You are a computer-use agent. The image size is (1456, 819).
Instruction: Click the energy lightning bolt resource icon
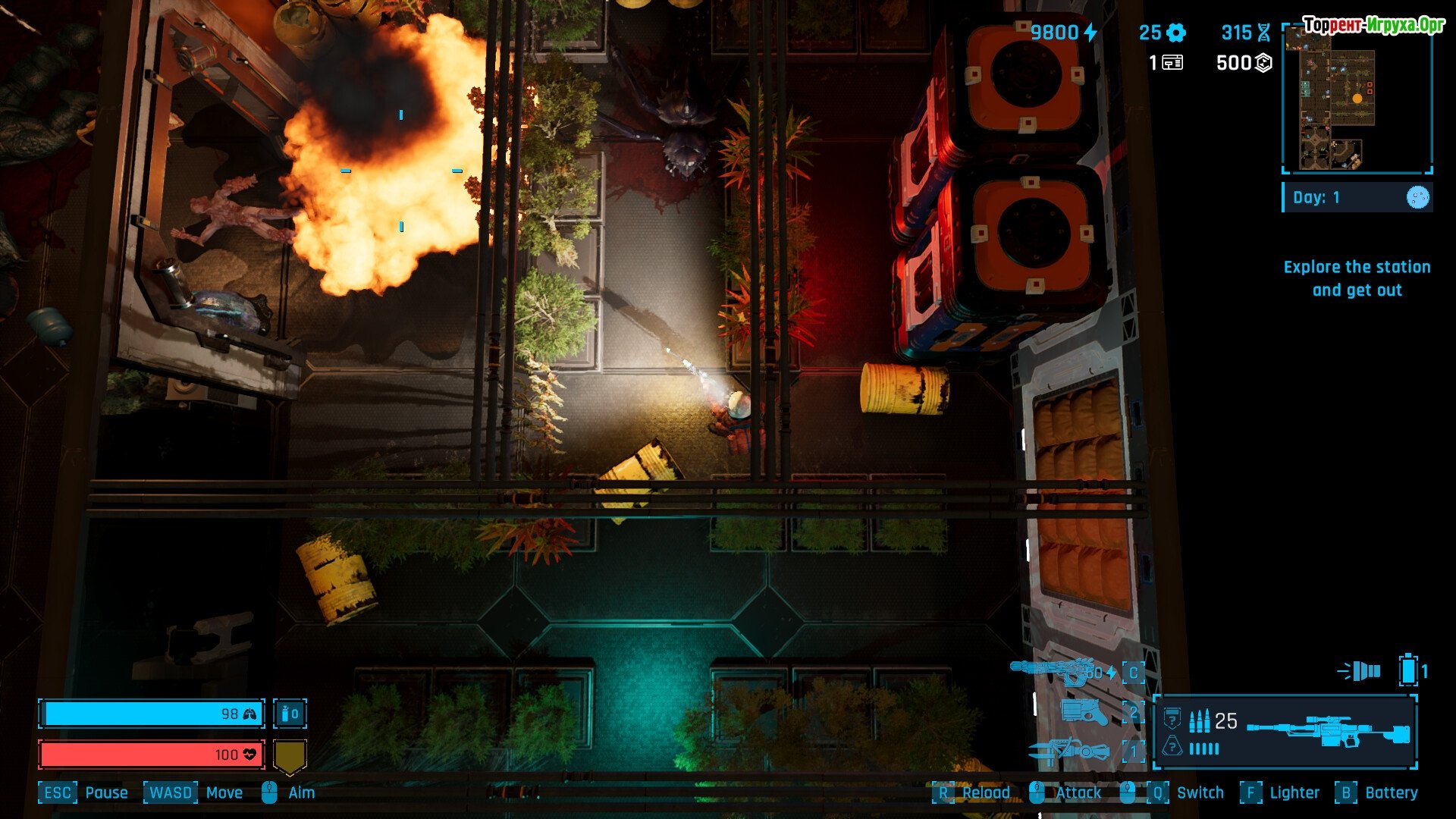tap(1090, 33)
